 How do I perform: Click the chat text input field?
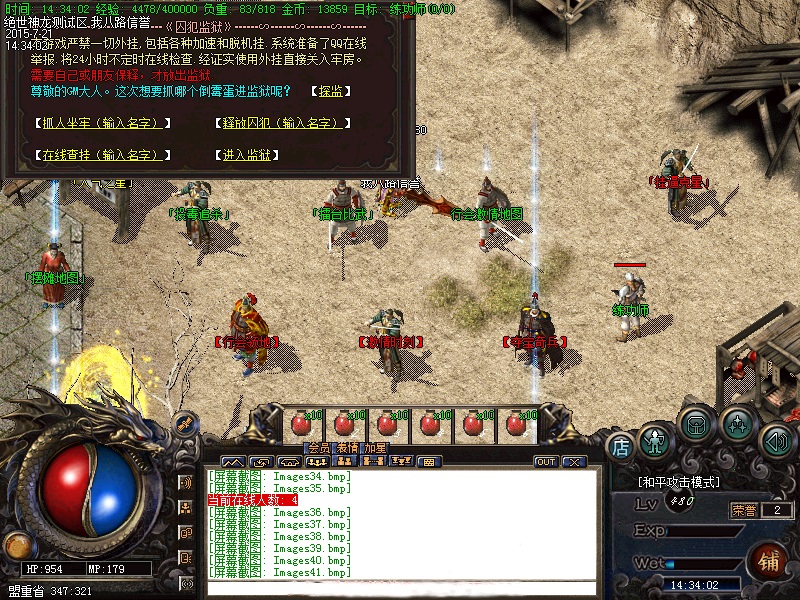point(400,588)
